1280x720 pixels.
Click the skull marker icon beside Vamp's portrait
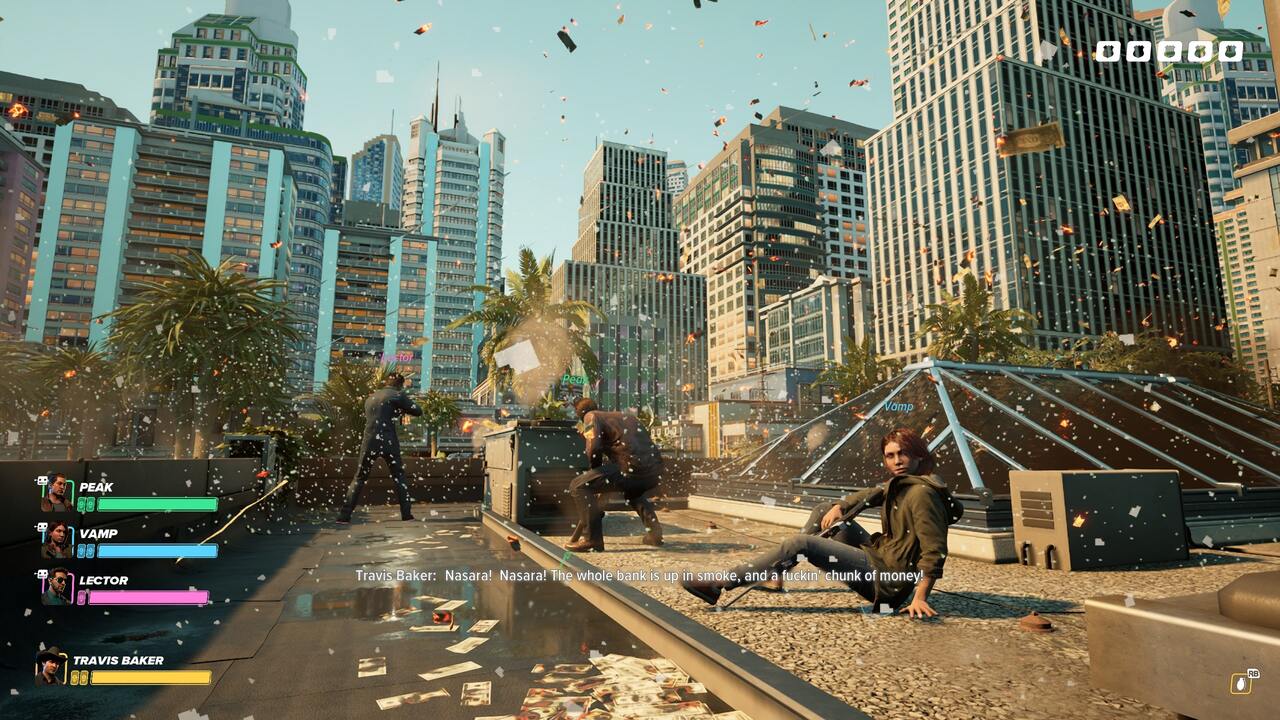pos(44,526)
